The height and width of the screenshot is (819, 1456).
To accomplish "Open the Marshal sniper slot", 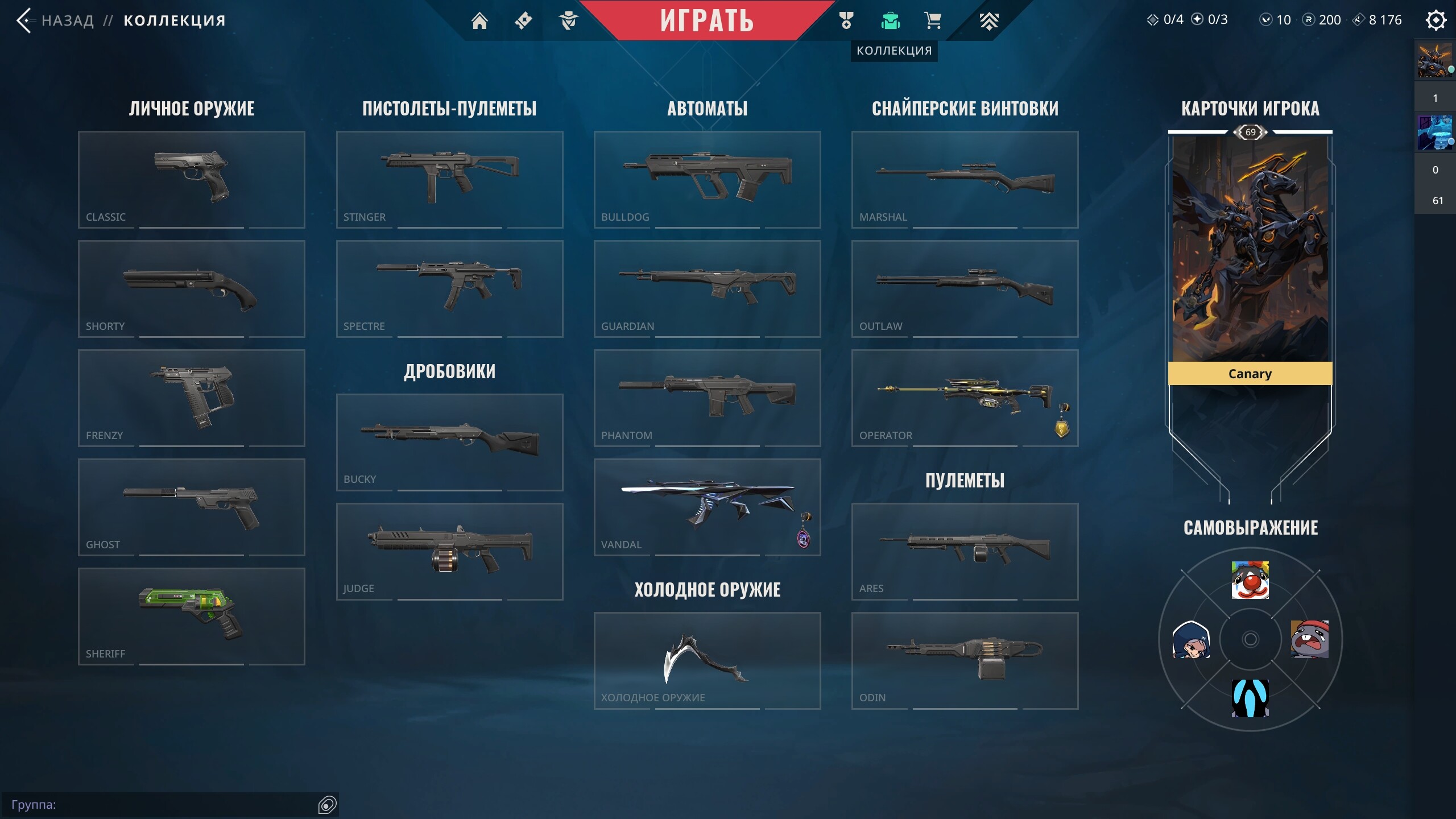I will tap(965, 179).
